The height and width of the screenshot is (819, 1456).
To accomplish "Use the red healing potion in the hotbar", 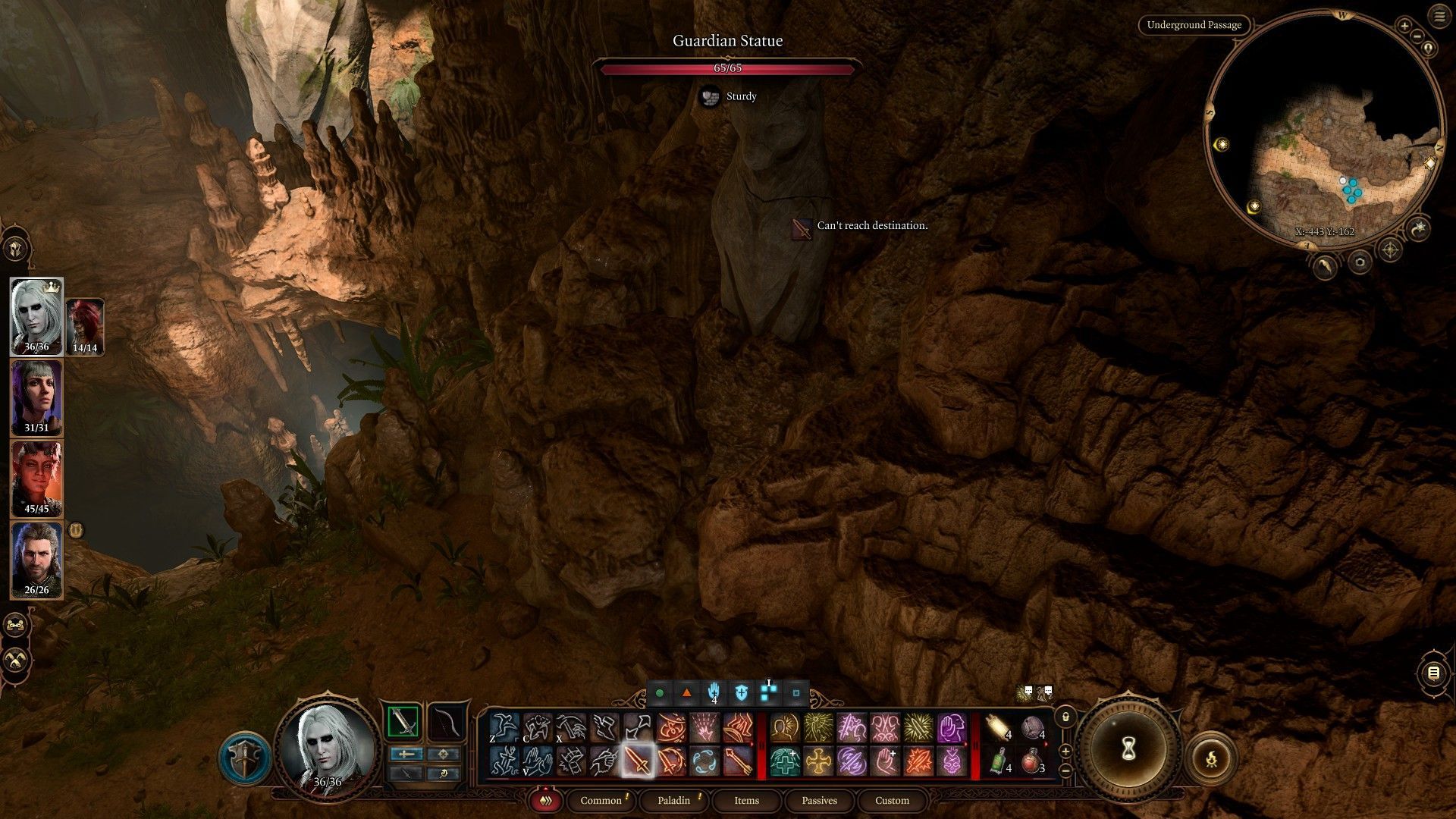I will tap(1031, 761).
